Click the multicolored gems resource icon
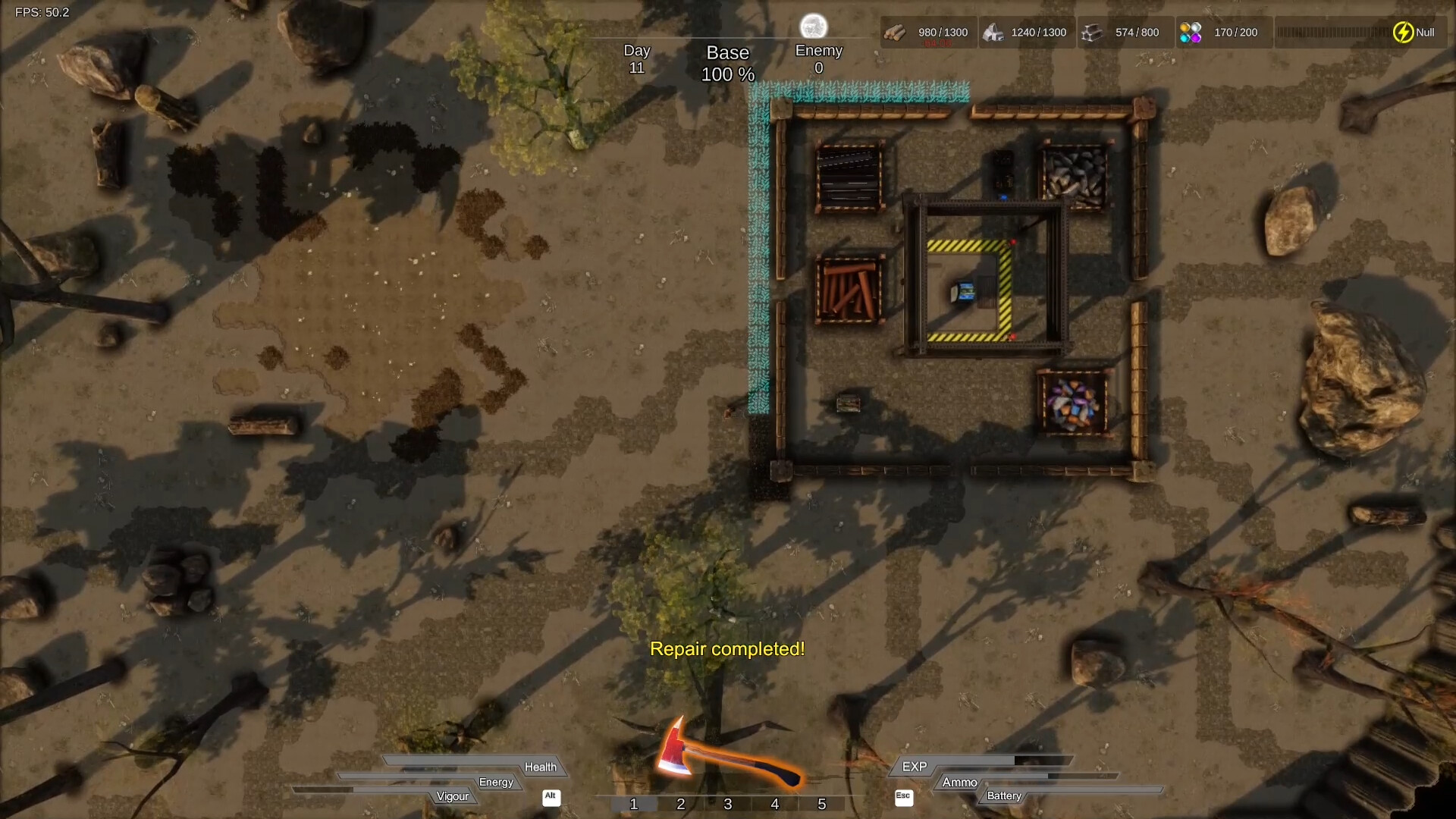The height and width of the screenshot is (819, 1456). click(1191, 32)
